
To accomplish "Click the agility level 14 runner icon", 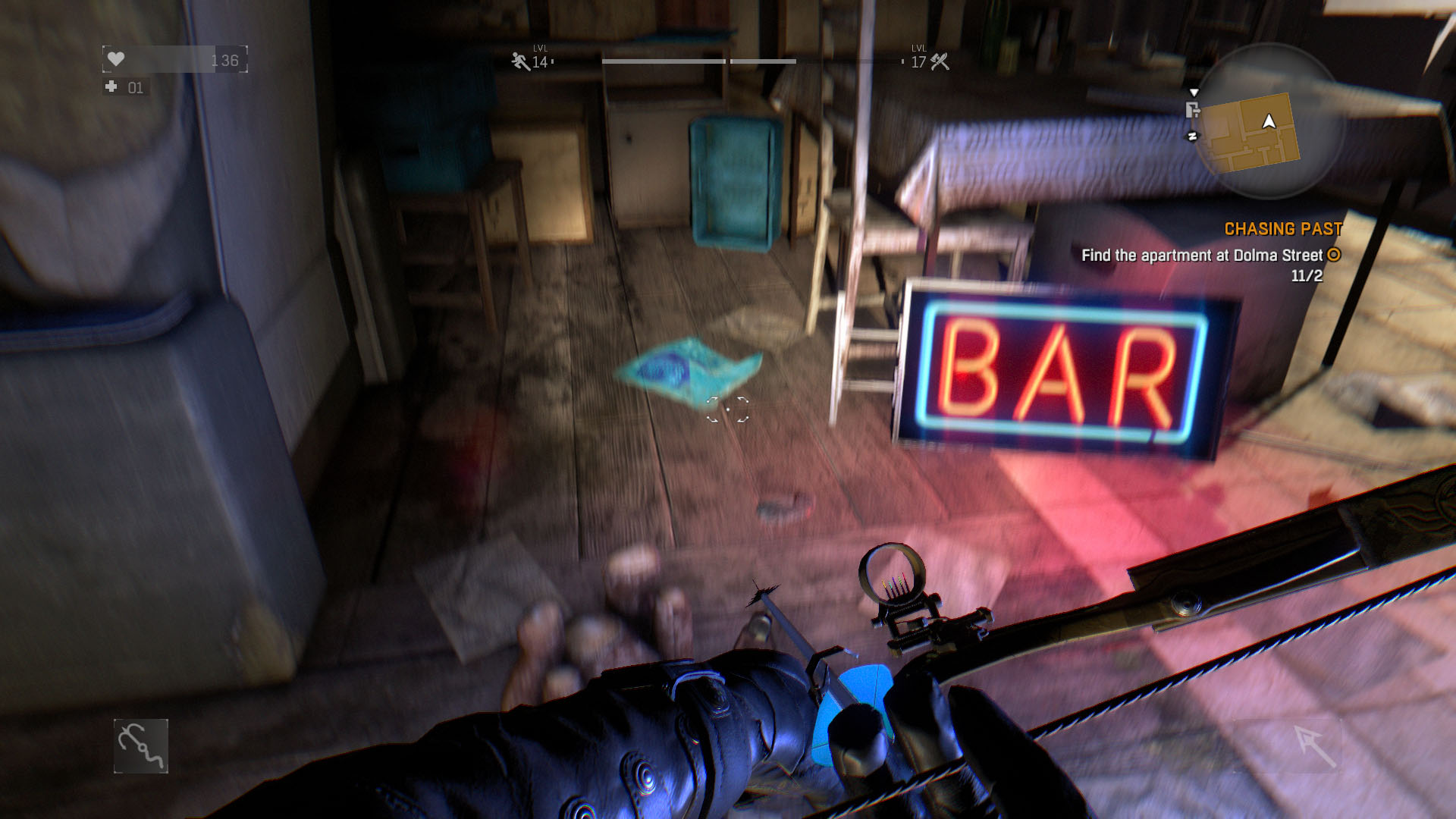I will (520, 61).
